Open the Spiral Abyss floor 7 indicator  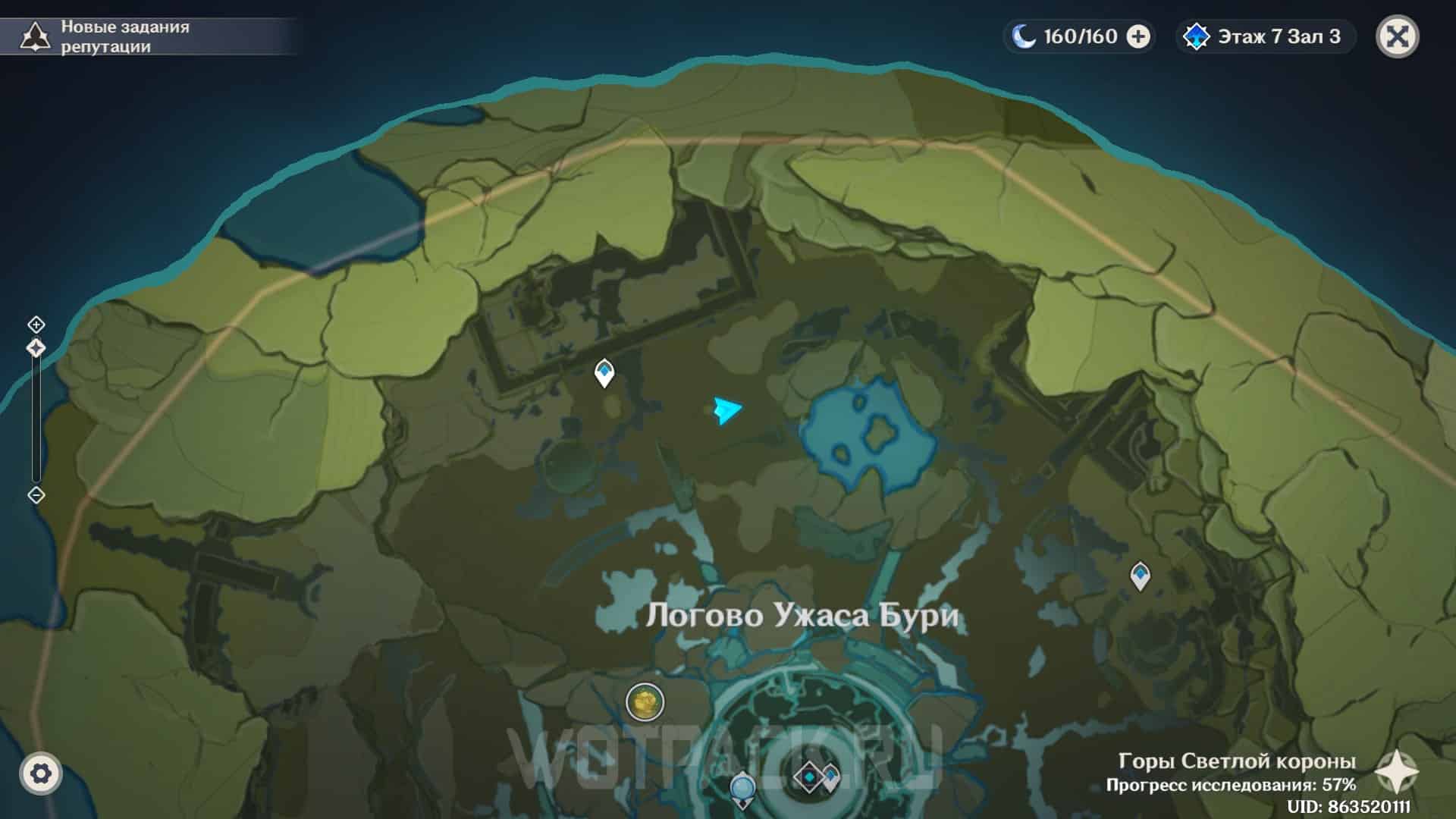tap(1265, 36)
